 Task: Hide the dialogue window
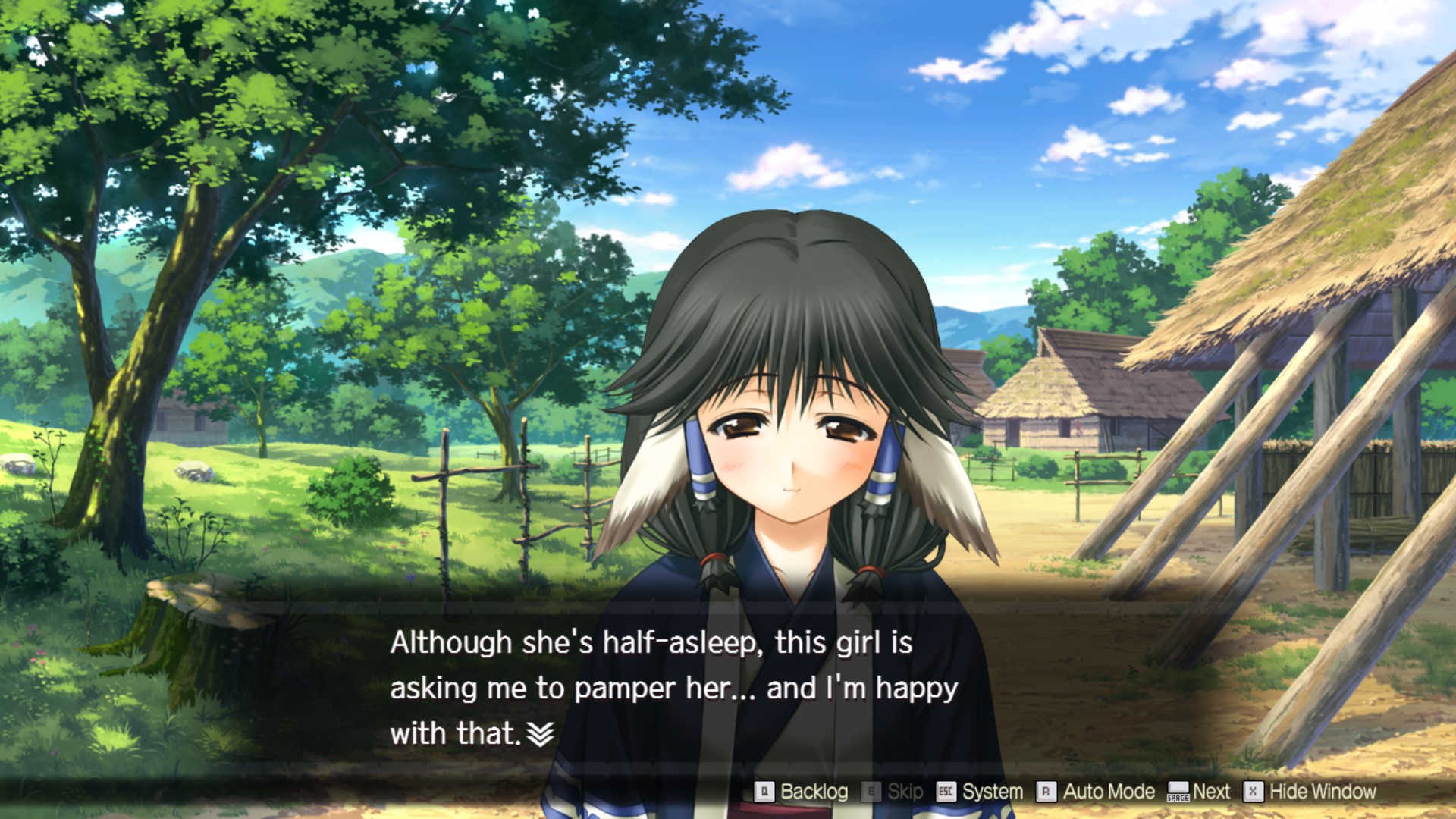point(1310,792)
